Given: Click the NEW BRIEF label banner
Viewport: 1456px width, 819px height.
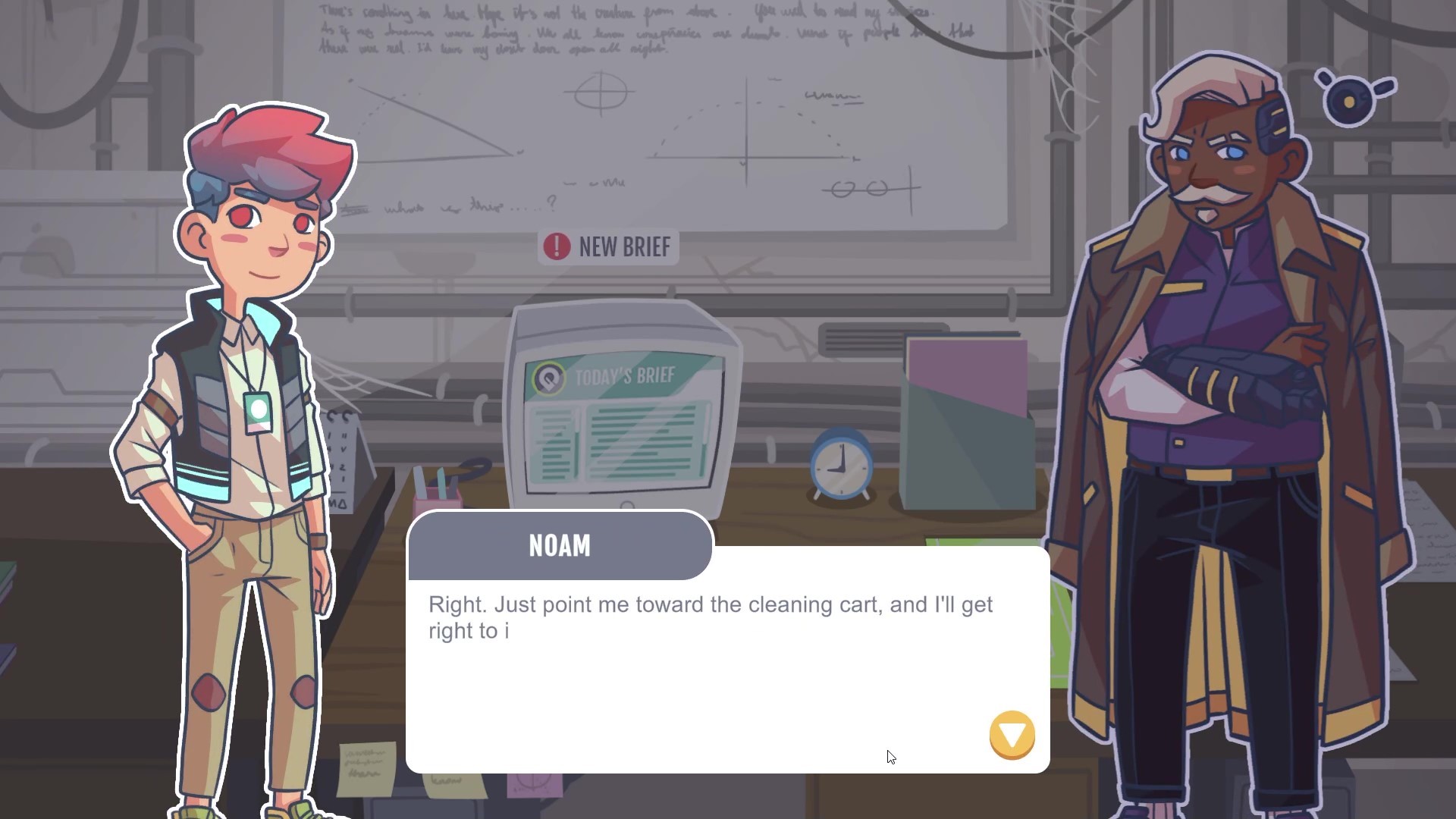Looking at the screenshot, I should tap(614, 246).
